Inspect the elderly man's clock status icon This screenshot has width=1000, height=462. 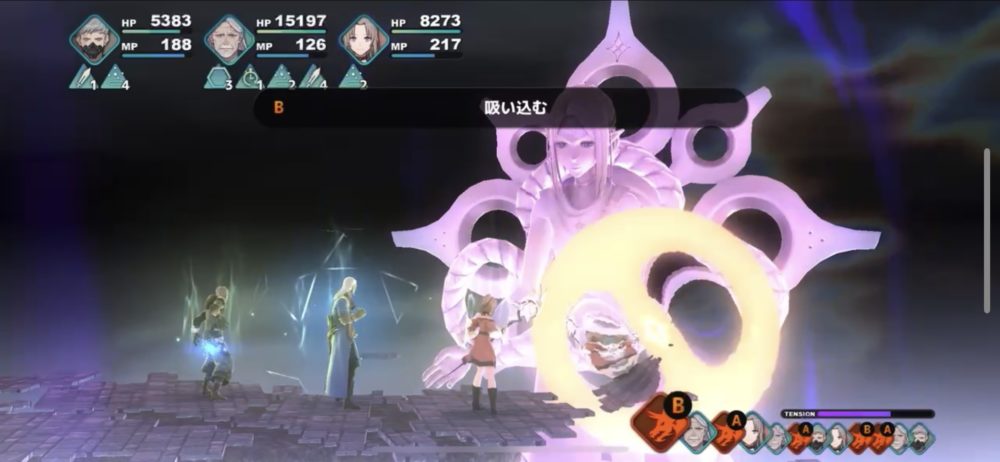tap(250, 77)
